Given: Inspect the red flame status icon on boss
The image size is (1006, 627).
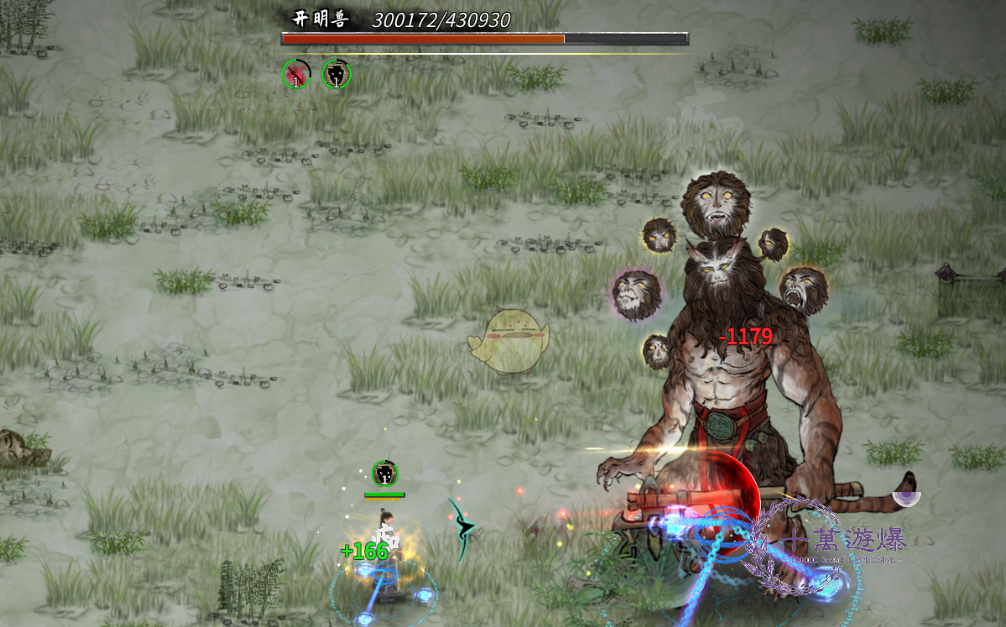Looking at the screenshot, I should [296, 74].
